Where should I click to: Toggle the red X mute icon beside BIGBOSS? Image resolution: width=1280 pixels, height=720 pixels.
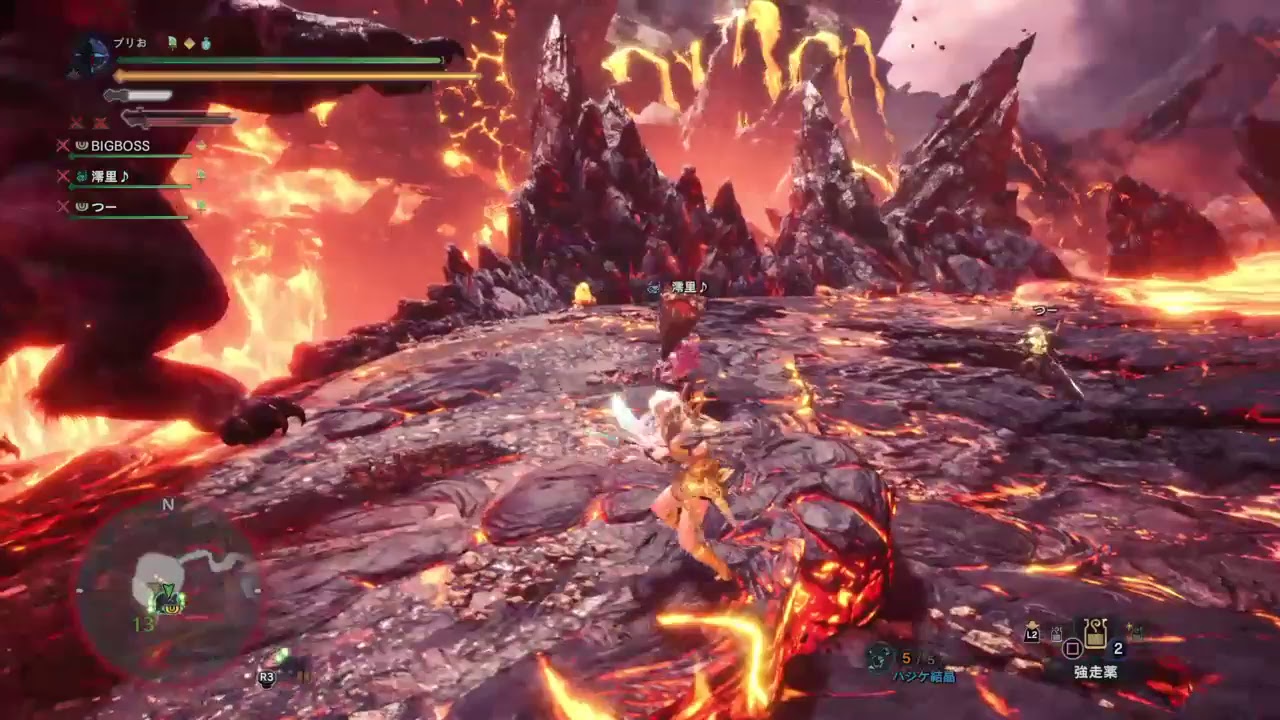[x=62, y=145]
